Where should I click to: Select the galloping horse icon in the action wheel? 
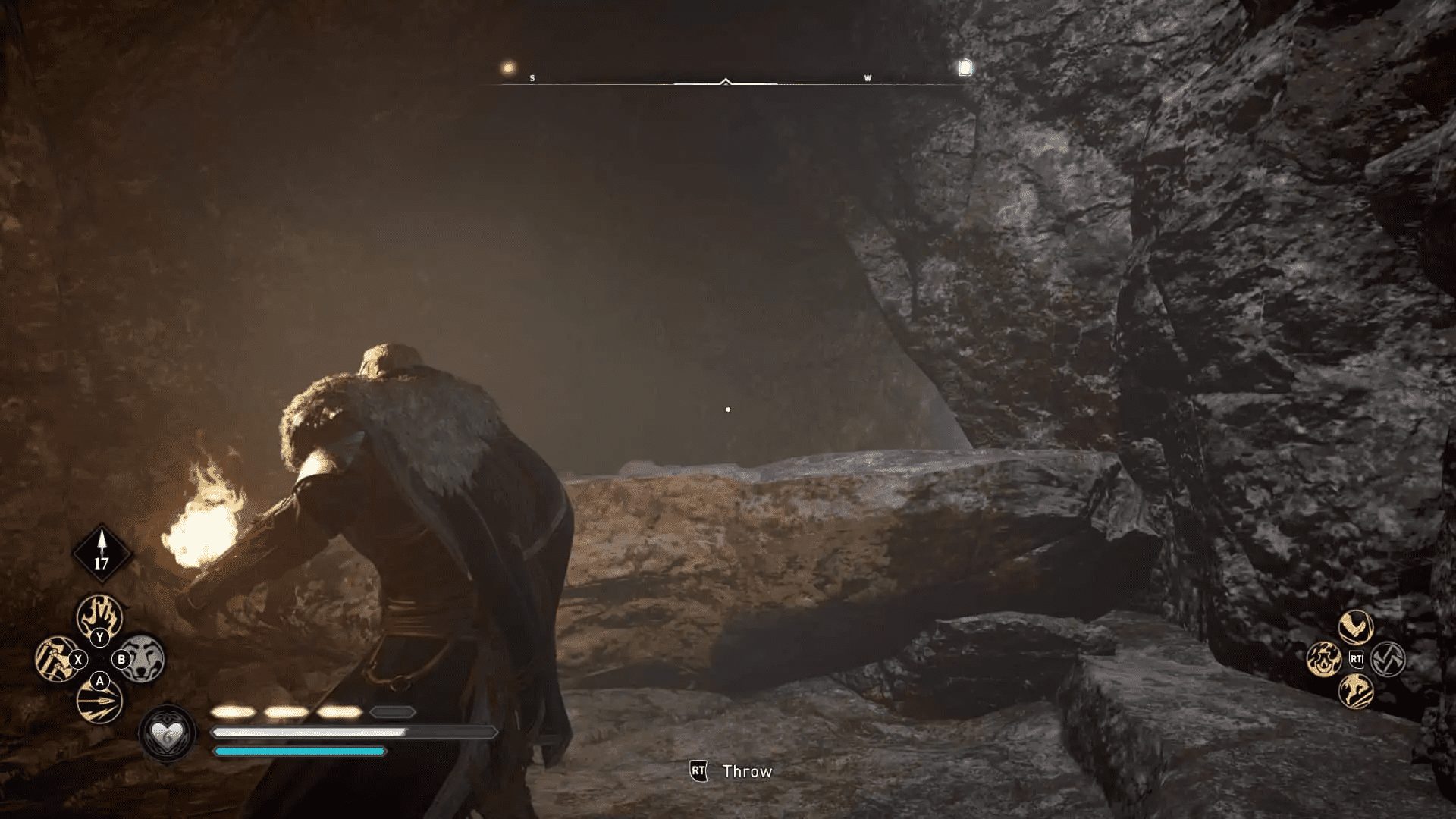tap(1355, 692)
